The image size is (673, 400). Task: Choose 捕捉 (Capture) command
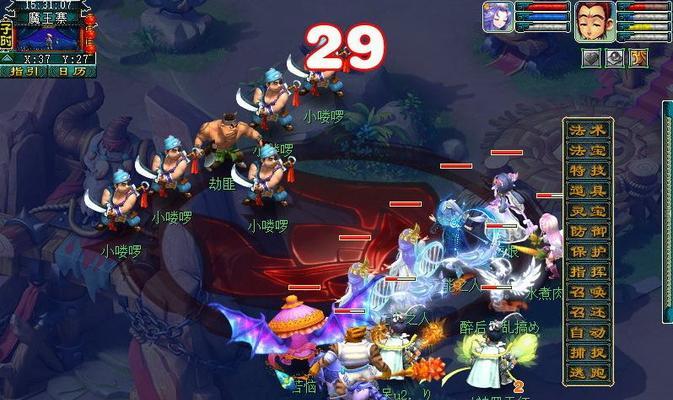click(587, 351)
